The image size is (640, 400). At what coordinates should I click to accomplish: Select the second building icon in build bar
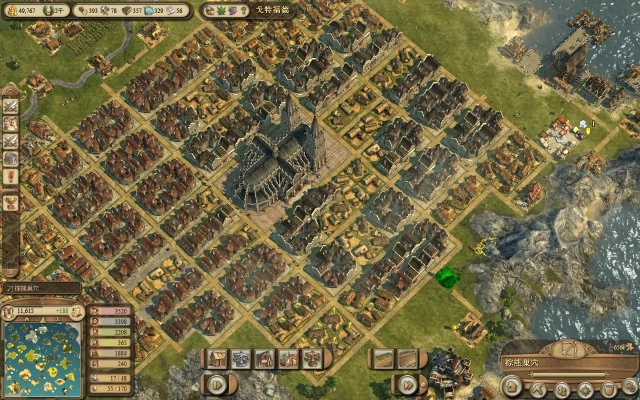pos(241,358)
